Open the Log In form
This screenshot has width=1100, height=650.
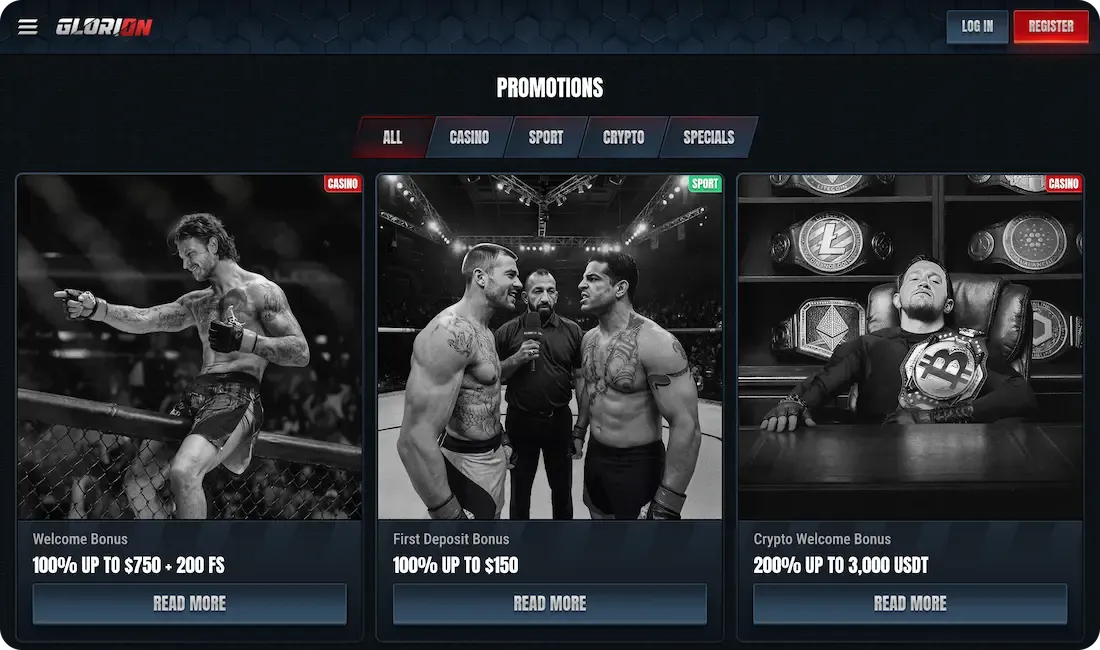[977, 27]
